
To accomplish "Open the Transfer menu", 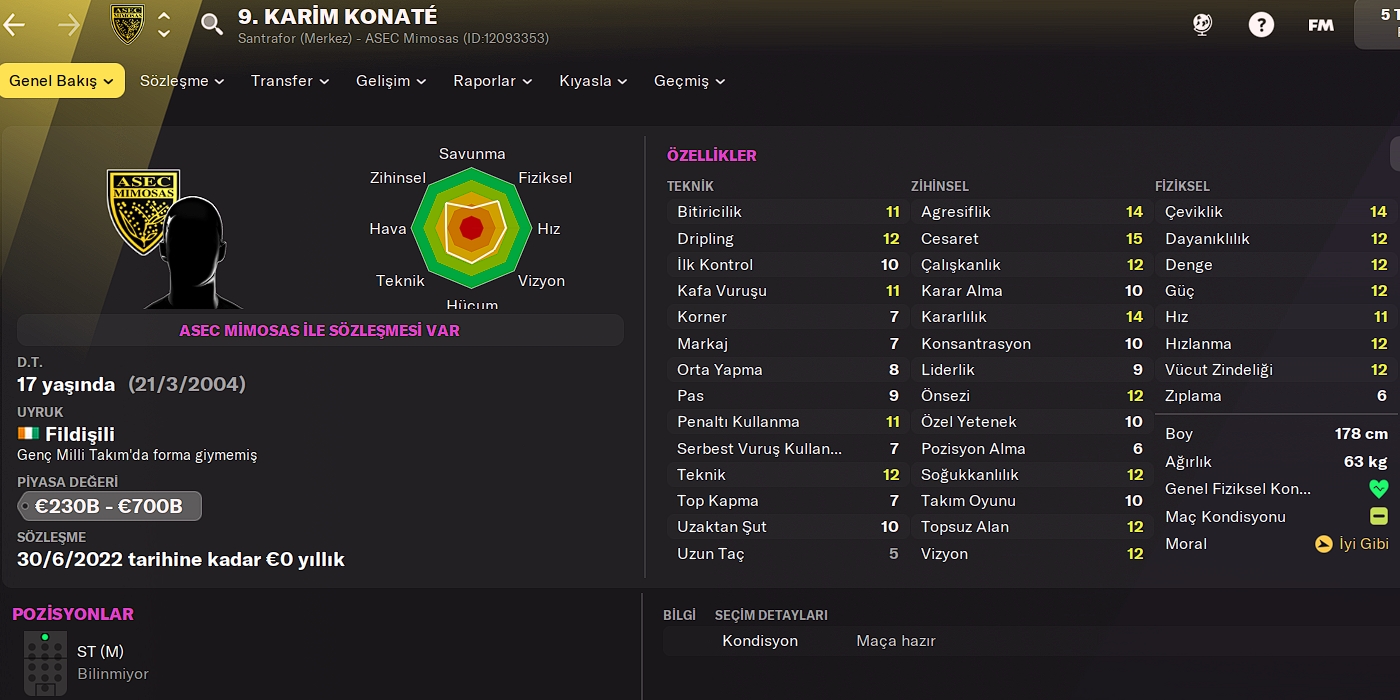I will click(290, 81).
